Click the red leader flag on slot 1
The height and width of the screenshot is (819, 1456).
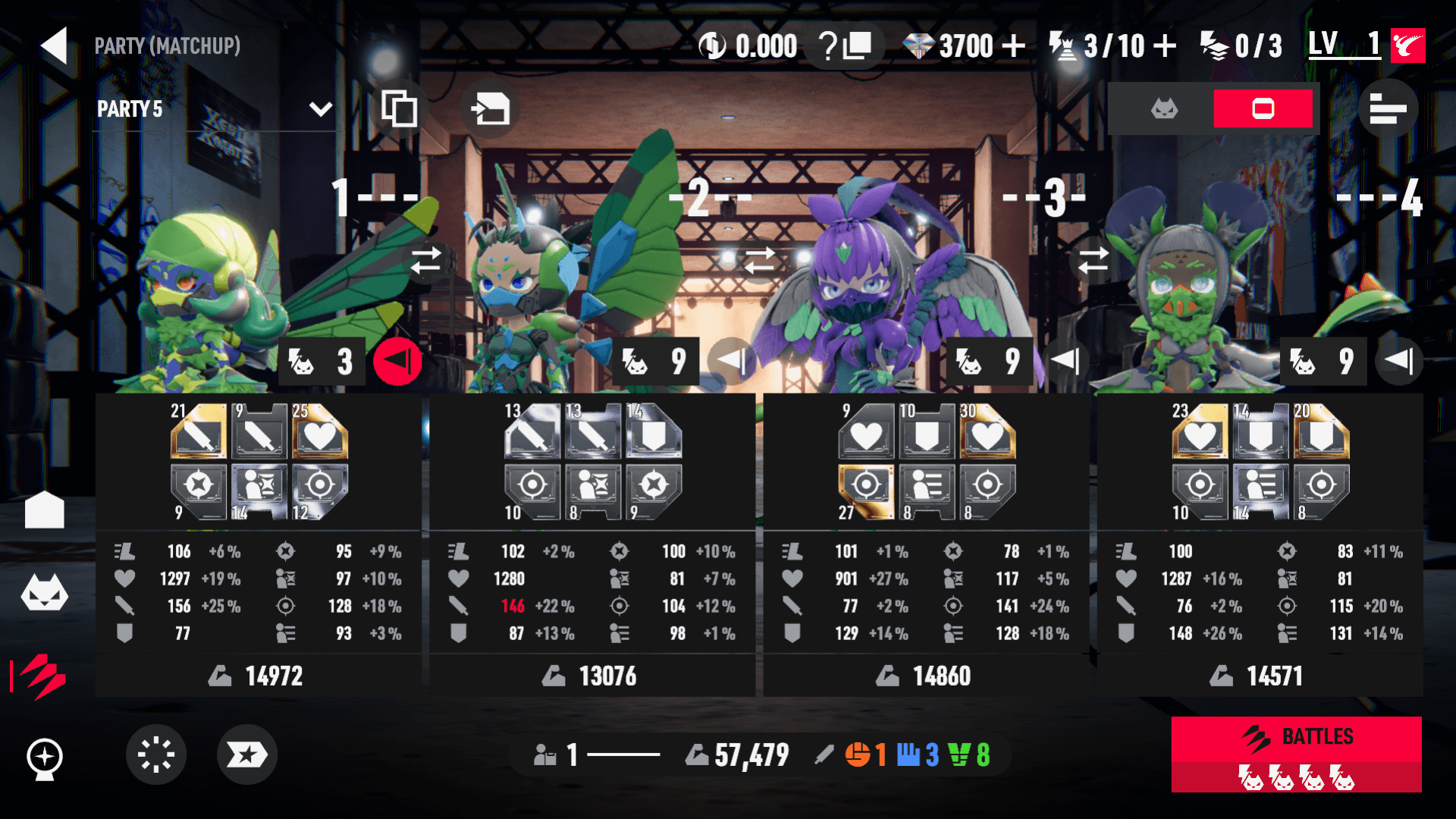(x=397, y=361)
